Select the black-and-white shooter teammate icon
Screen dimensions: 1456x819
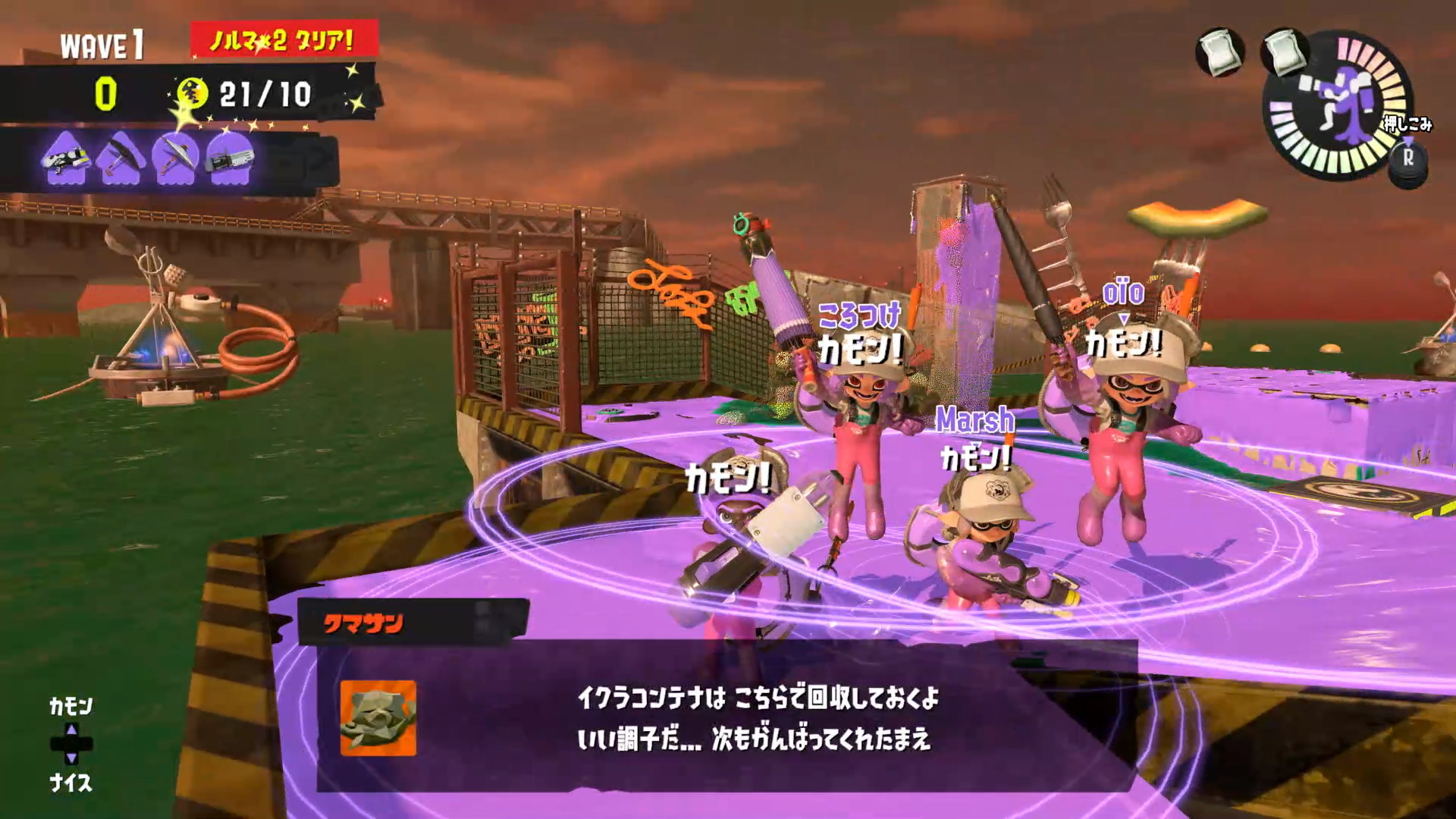click(67, 158)
